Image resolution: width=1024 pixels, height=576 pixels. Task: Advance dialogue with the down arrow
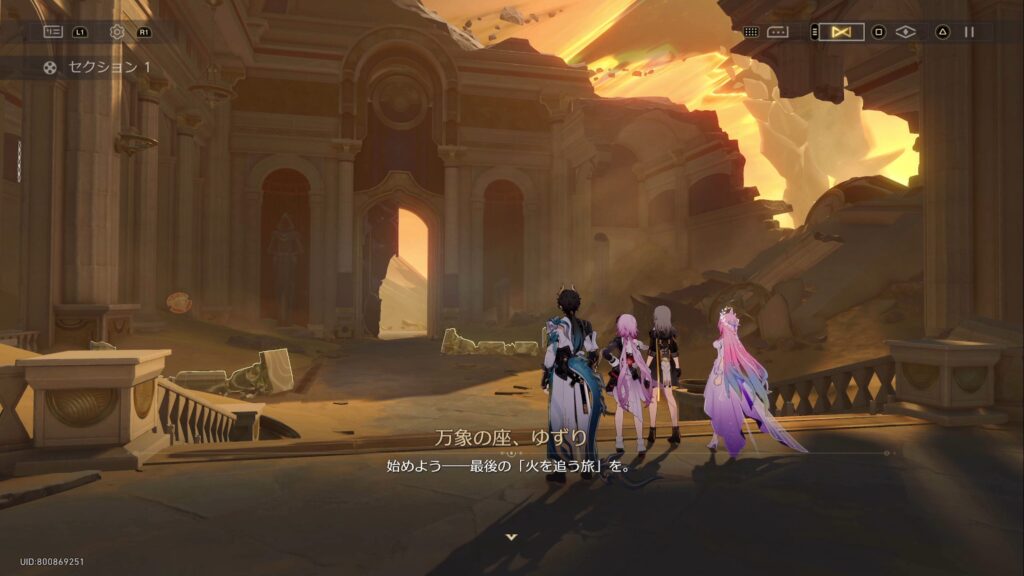512,537
